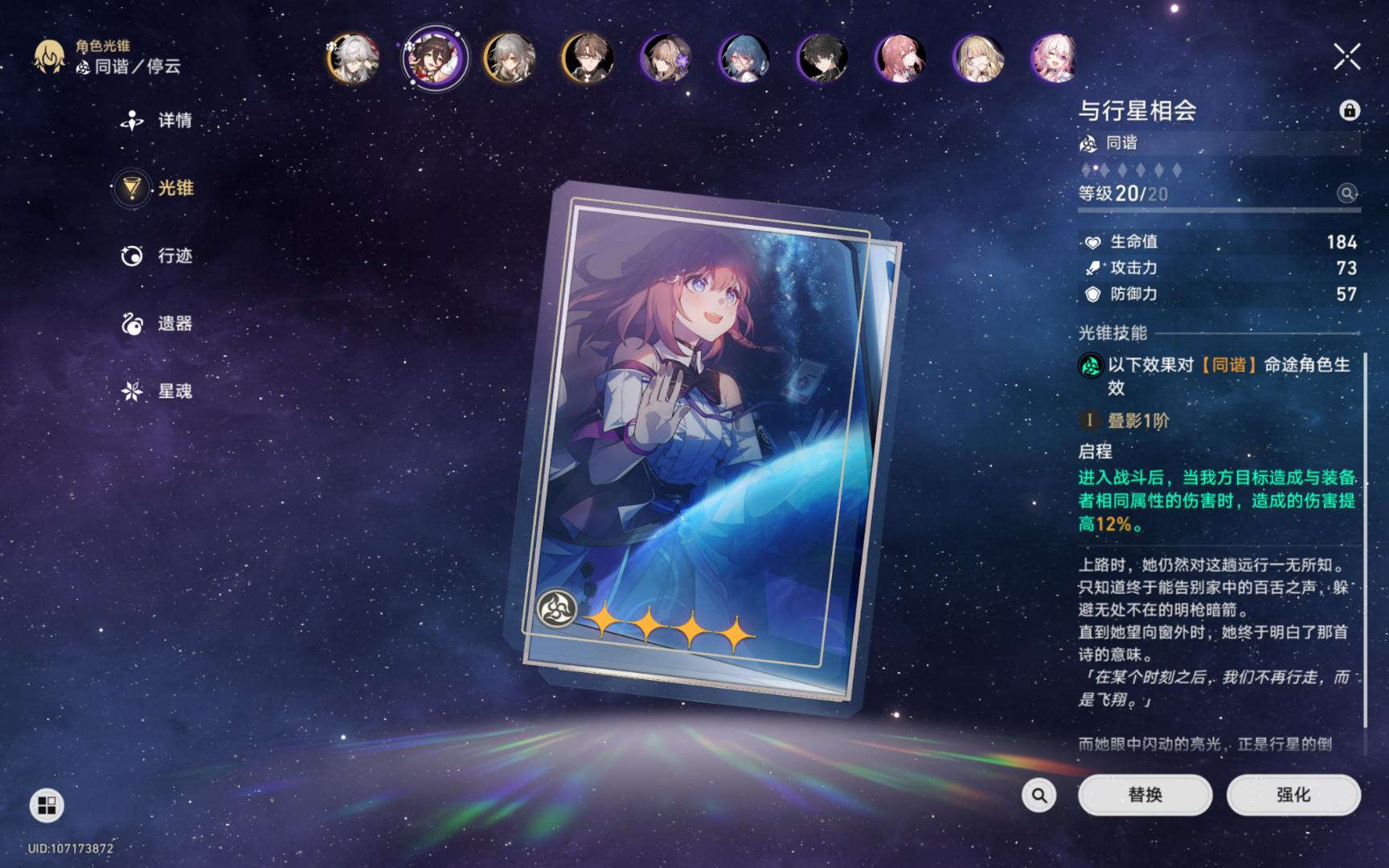Select the last pink-haired character avatar
The width and height of the screenshot is (1389, 868).
[1055, 58]
